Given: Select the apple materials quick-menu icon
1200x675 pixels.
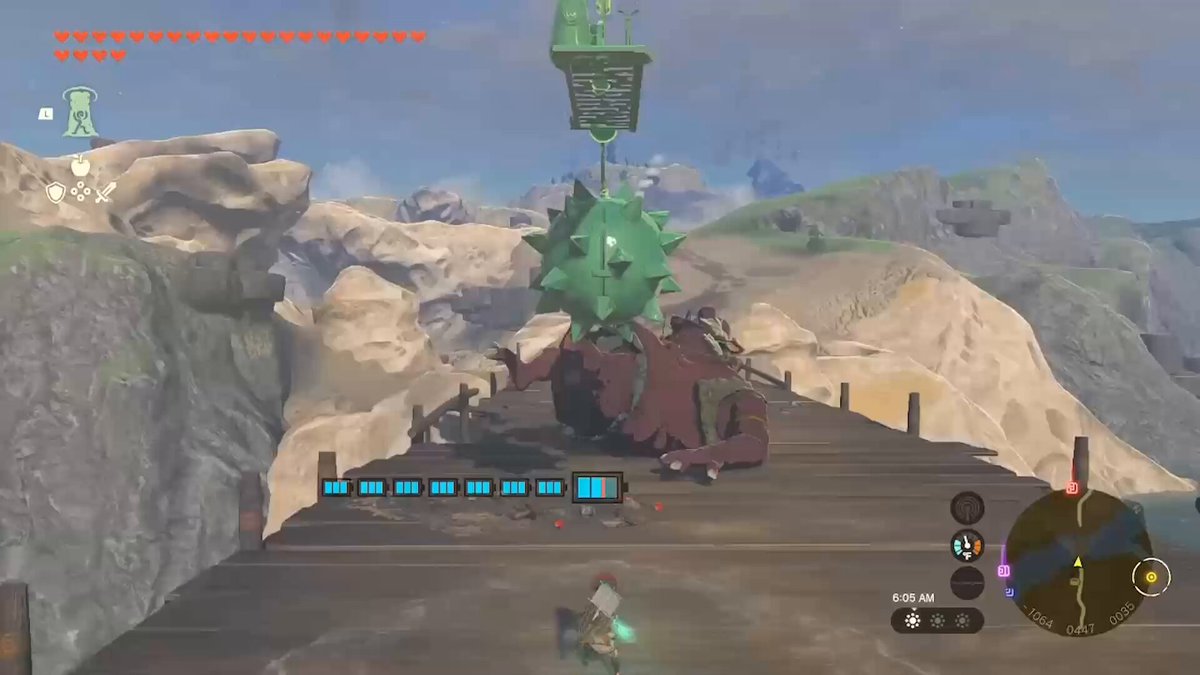Looking at the screenshot, I should click(x=80, y=165).
